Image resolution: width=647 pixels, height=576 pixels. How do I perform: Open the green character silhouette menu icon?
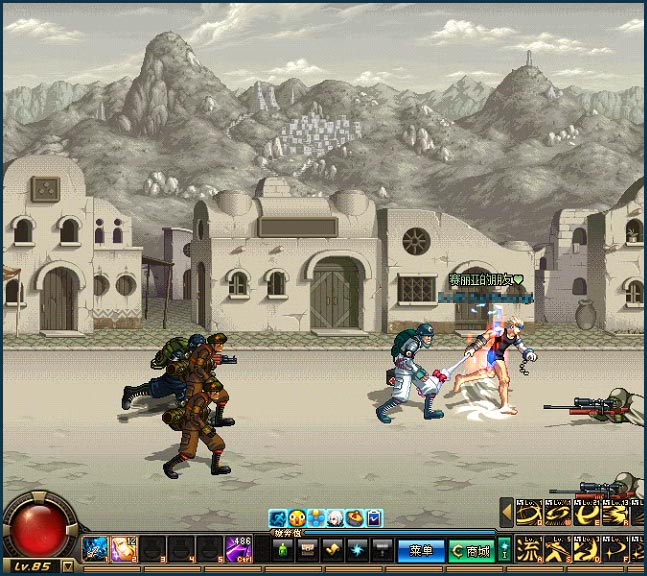coord(282,549)
